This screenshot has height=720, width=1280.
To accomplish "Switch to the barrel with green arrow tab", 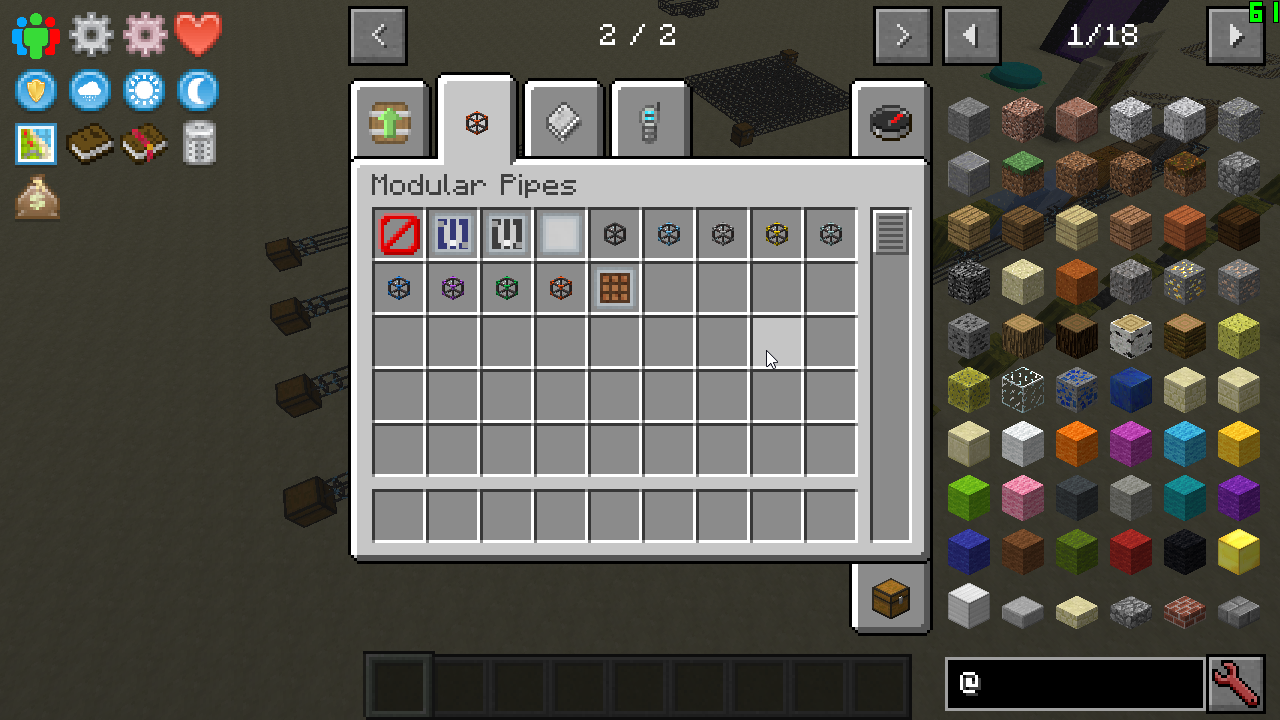I will click(390, 122).
